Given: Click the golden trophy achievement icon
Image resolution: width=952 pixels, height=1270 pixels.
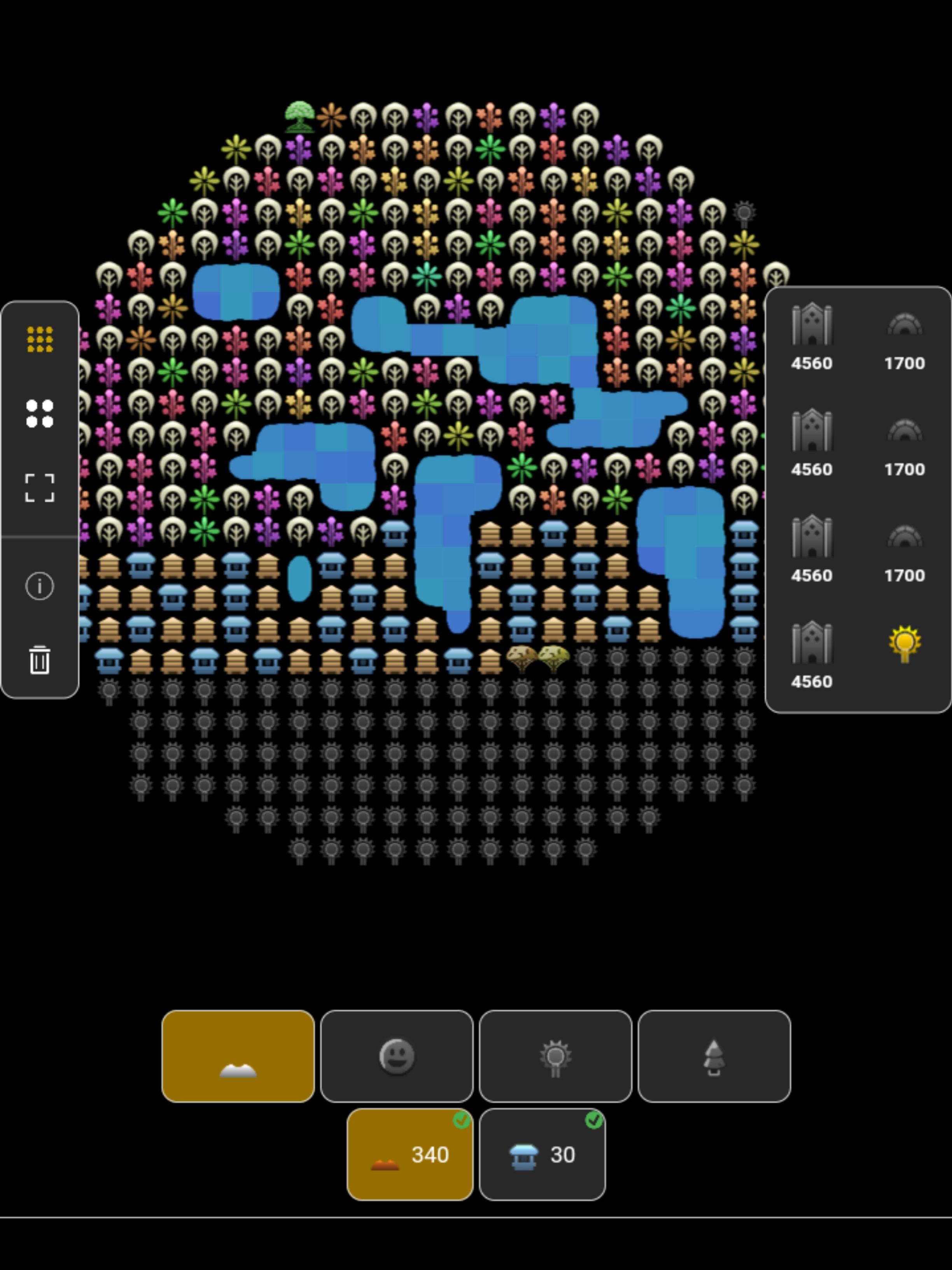Looking at the screenshot, I should click(905, 644).
